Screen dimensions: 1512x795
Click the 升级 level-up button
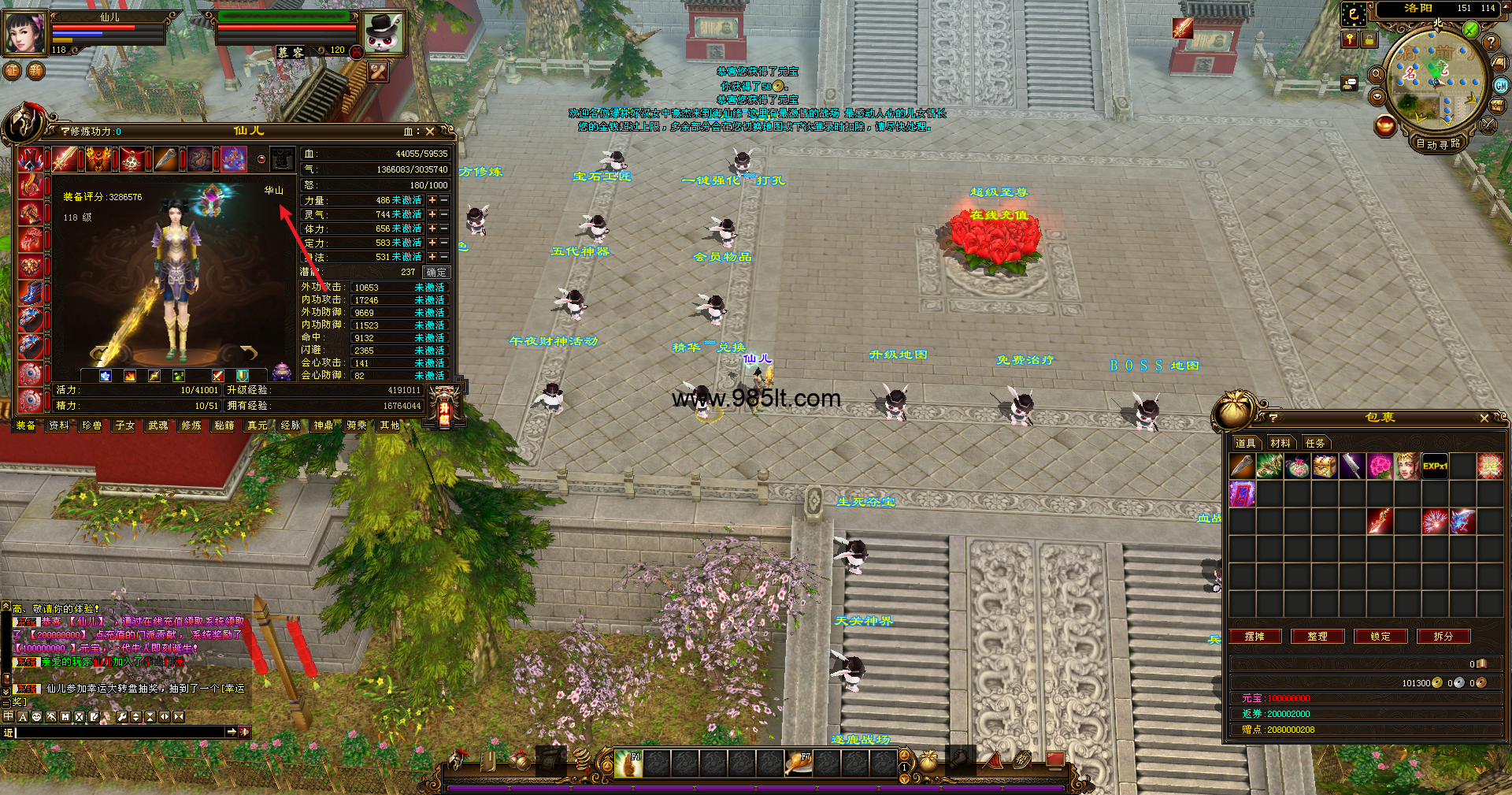(x=445, y=408)
